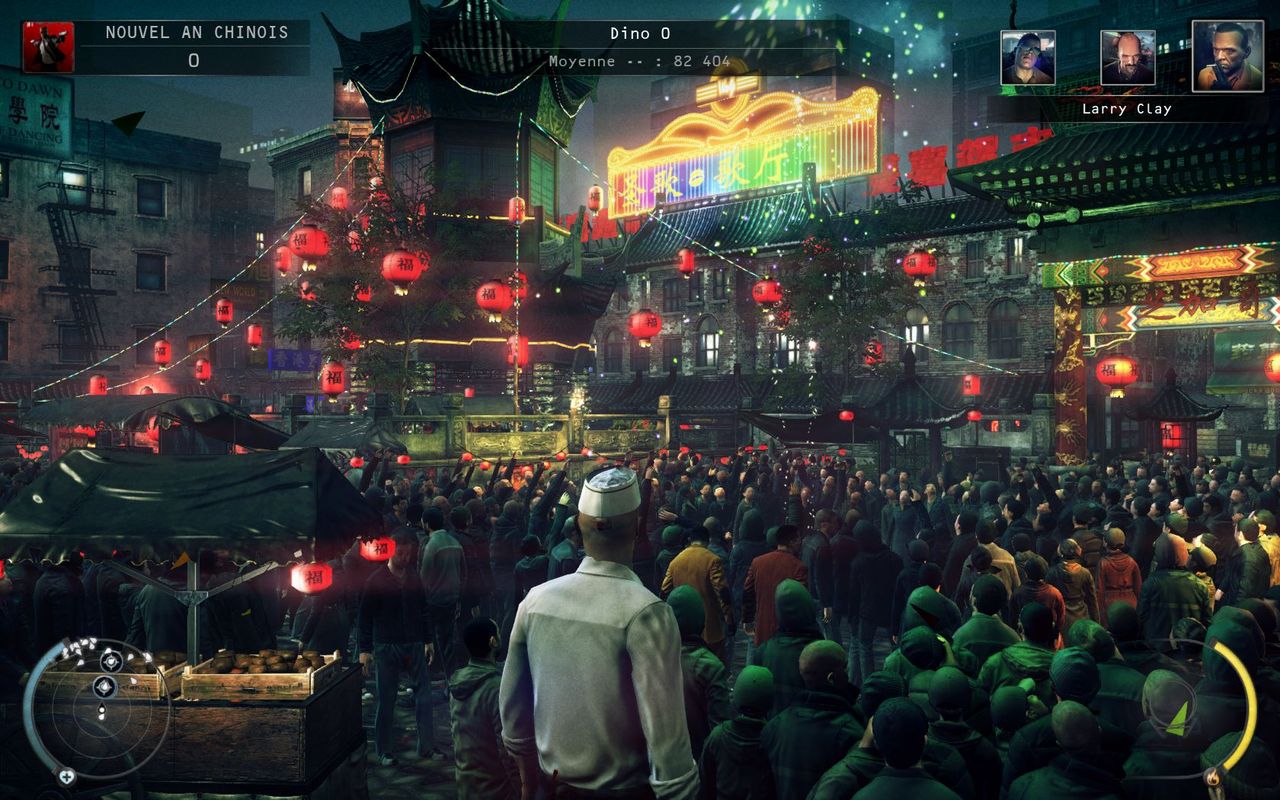
Task: Open the red Nouvel An Chinois contract icon
Action: [48, 47]
